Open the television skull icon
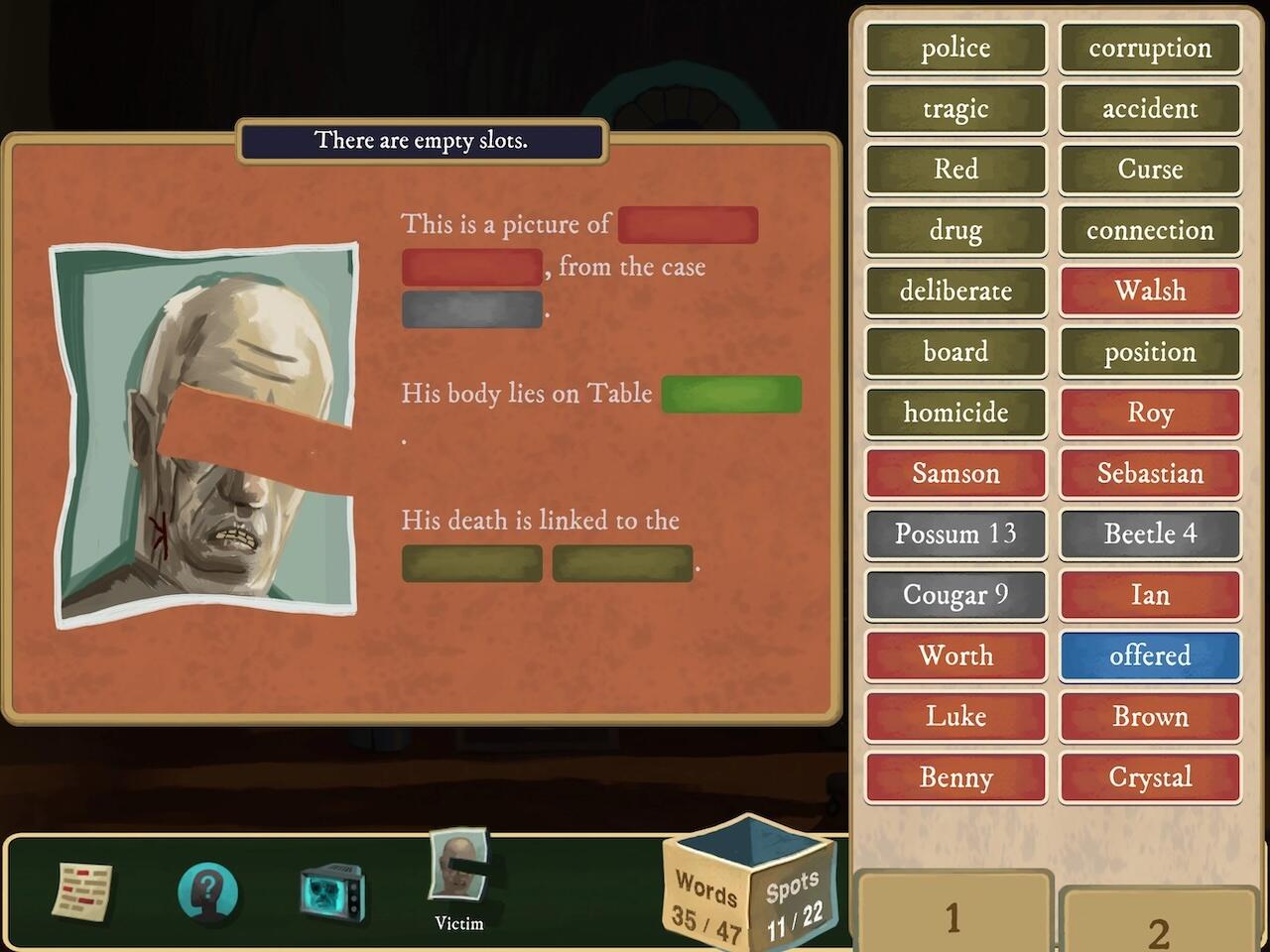 [x=332, y=892]
